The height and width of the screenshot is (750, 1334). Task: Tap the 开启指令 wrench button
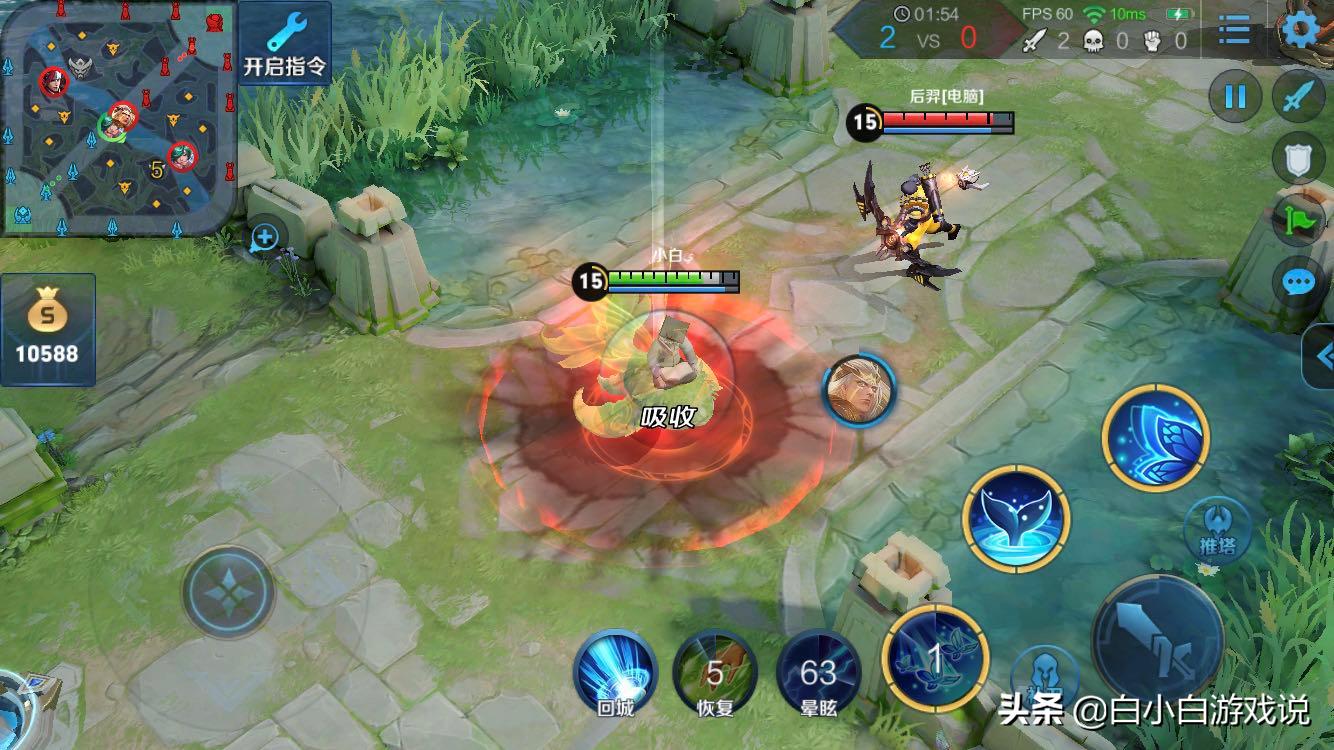(285, 44)
